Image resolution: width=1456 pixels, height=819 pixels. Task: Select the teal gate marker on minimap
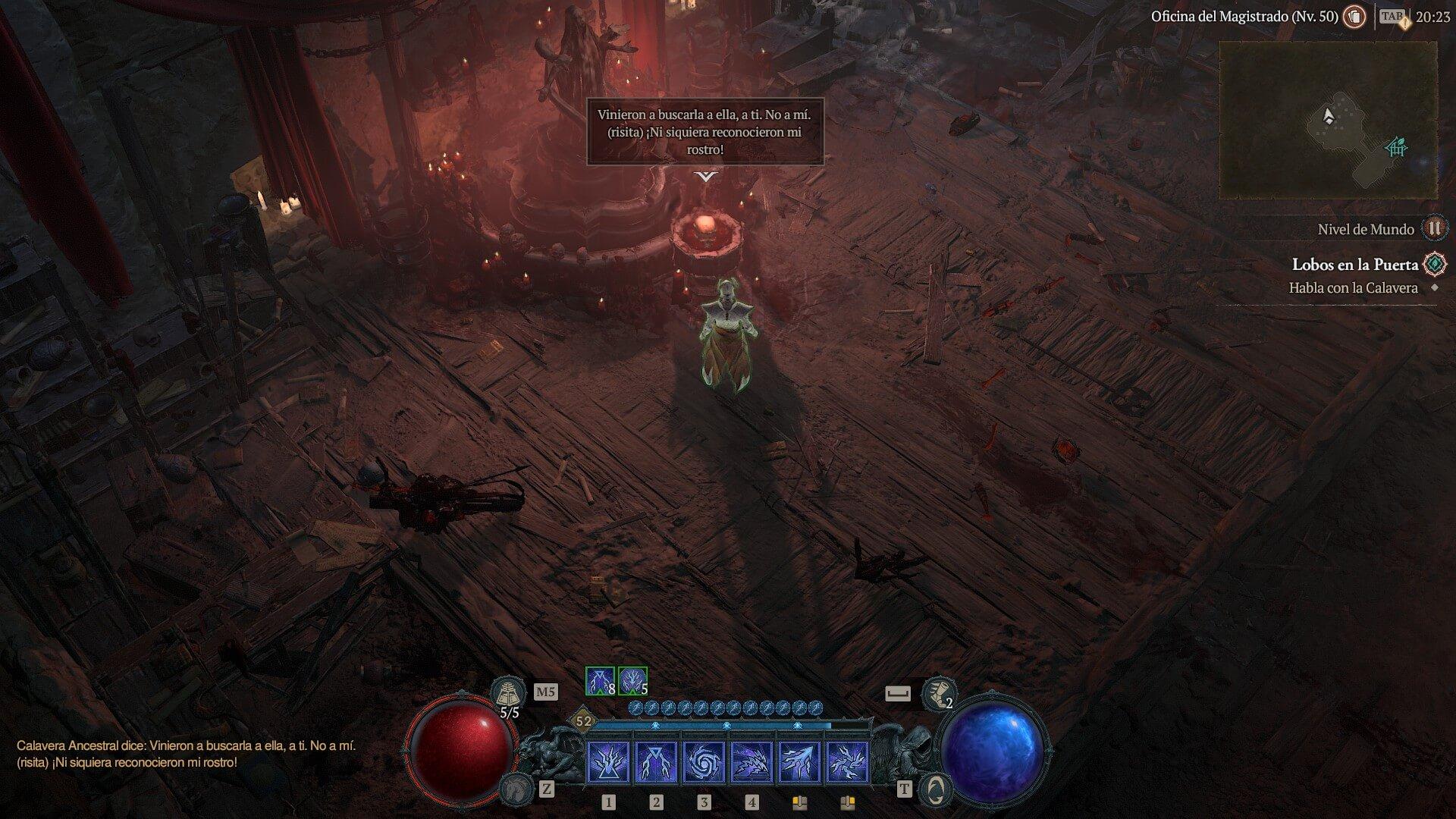1396,146
